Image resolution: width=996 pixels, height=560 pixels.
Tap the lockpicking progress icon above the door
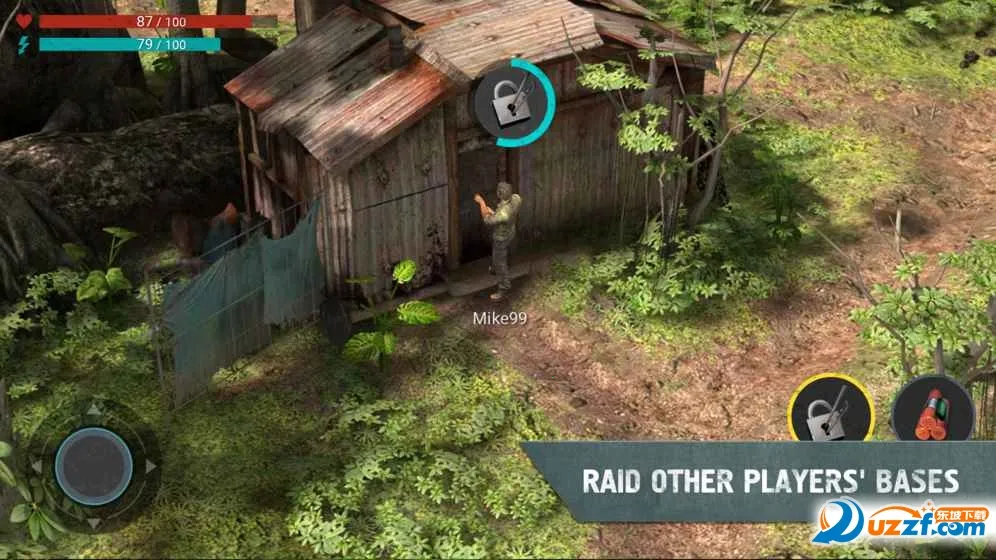point(513,103)
